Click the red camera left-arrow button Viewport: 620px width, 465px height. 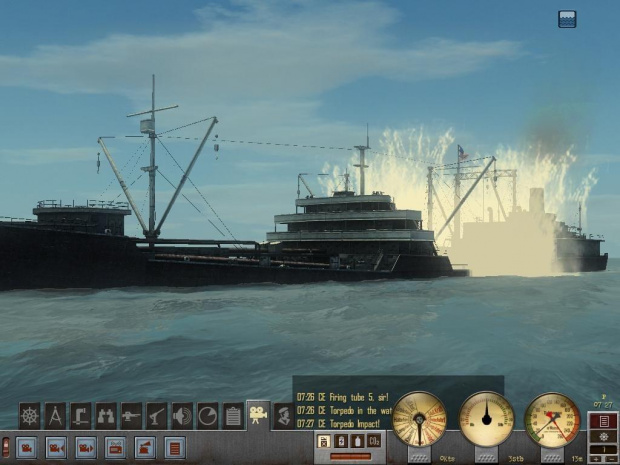[56, 447]
